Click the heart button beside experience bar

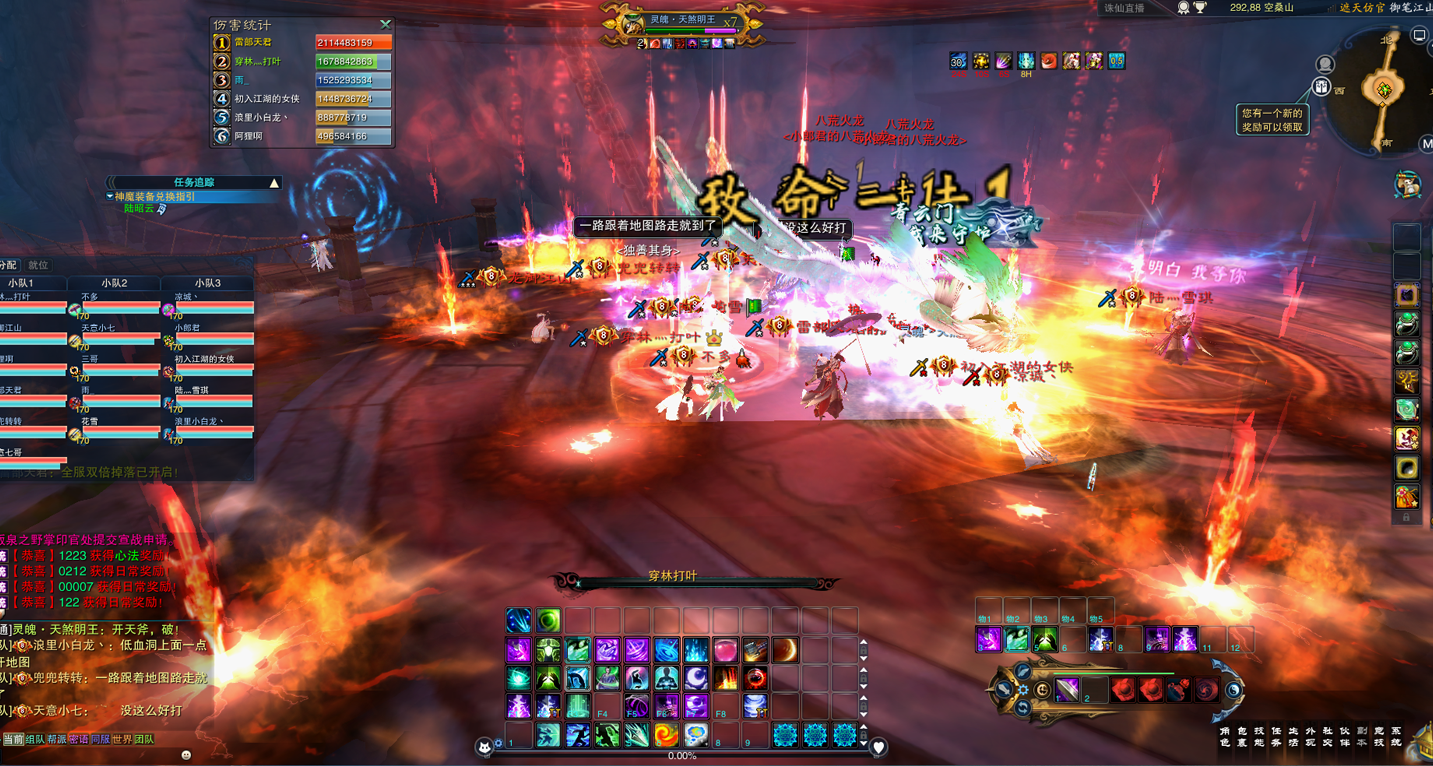point(878,747)
